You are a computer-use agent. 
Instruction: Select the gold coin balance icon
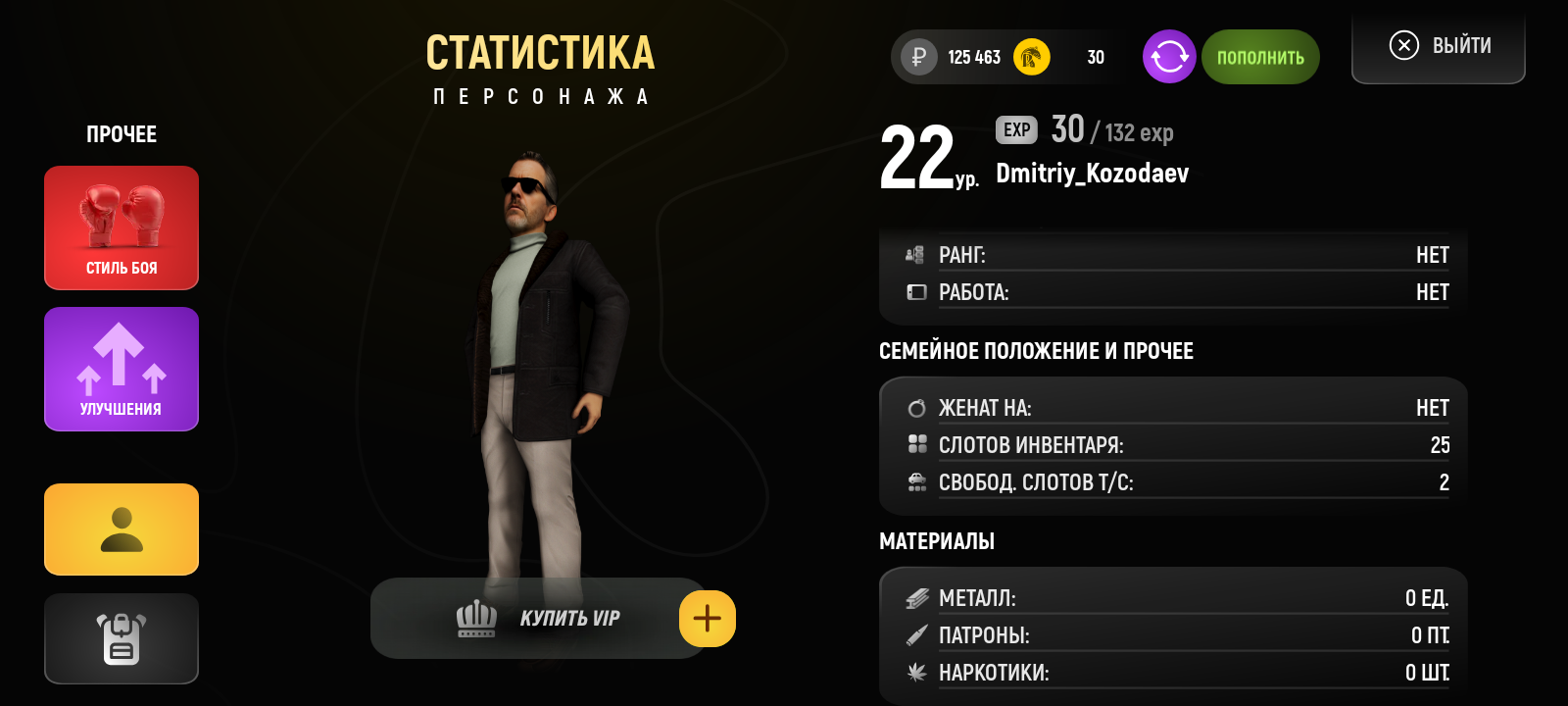[x=1029, y=57]
